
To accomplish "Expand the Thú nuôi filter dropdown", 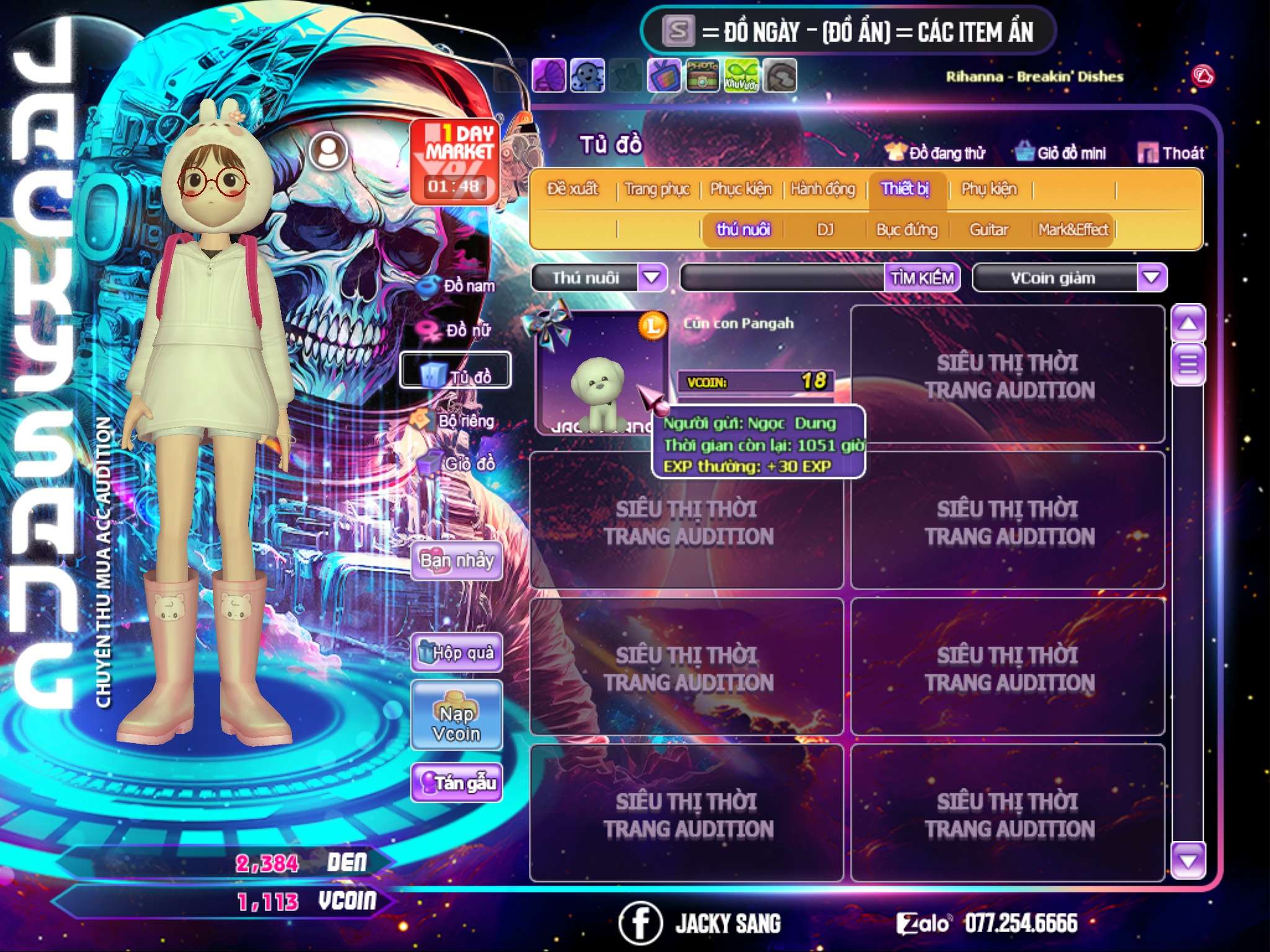I will 652,278.
